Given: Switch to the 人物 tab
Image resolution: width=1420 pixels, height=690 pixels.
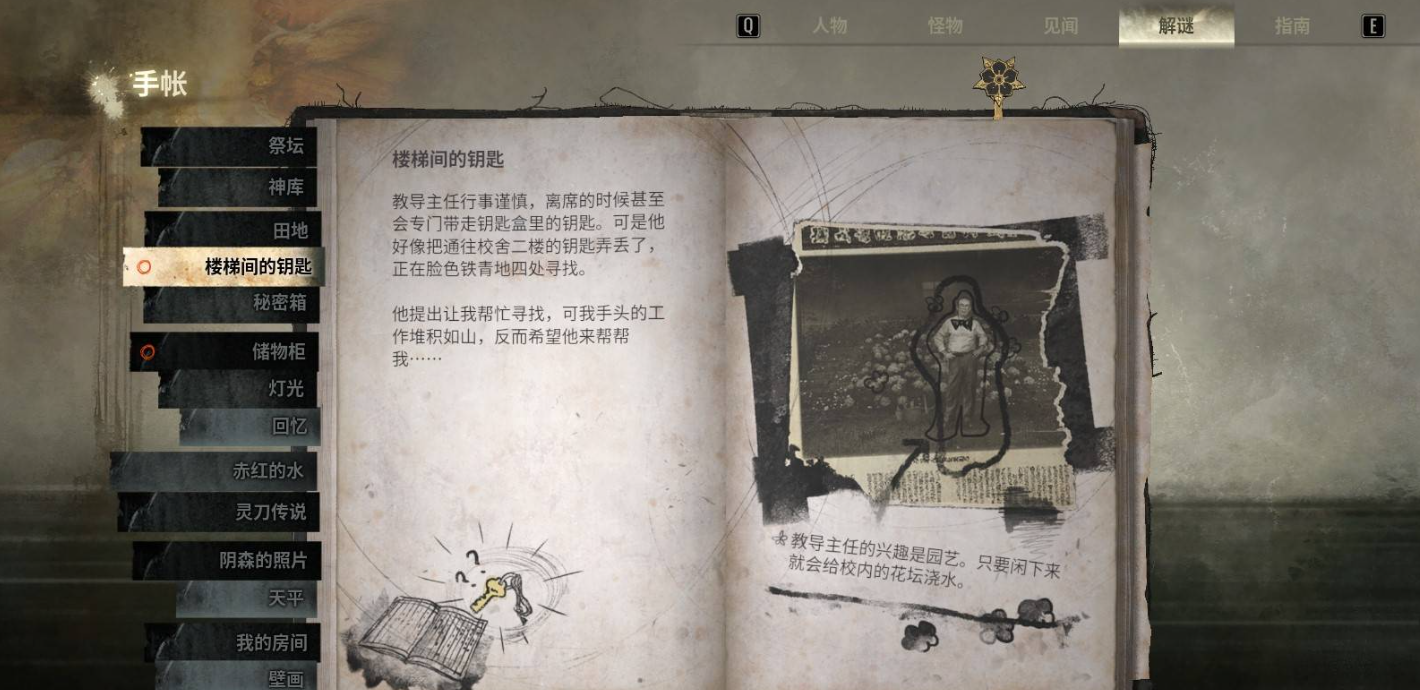Looking at the screenshot, I should 829,27.
